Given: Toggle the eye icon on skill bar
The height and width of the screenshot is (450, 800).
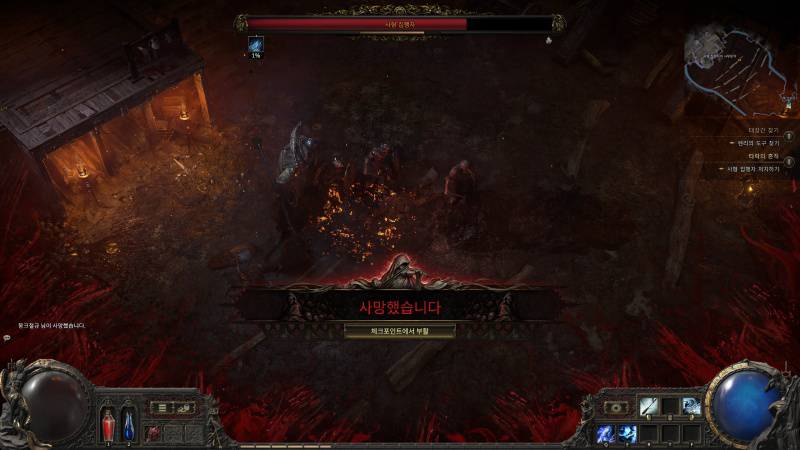Looking at the screenshot, I should 614,408.
